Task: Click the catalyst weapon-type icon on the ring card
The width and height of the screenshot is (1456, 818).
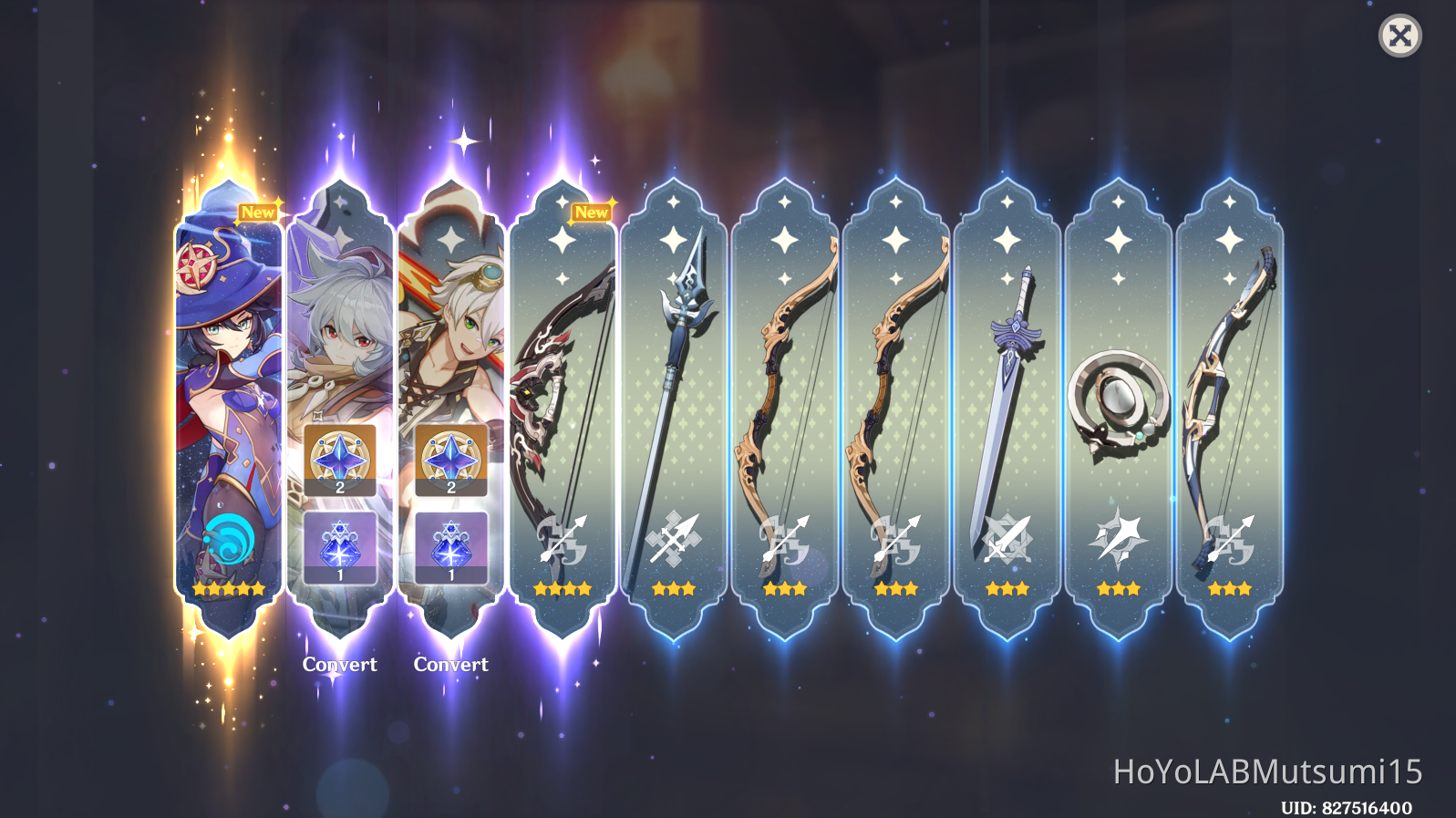Action: 1118,540
